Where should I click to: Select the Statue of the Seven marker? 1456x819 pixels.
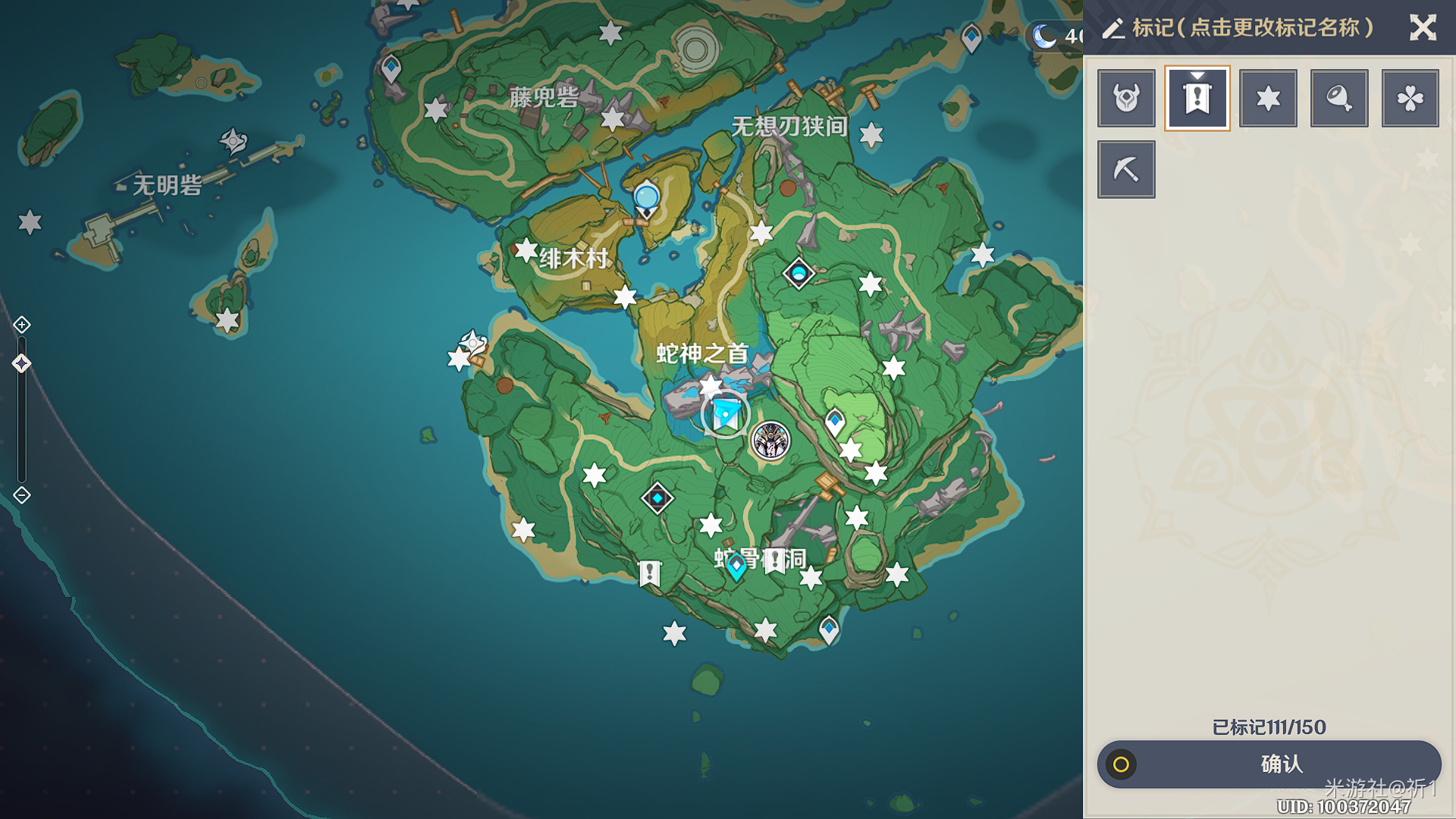725,415
